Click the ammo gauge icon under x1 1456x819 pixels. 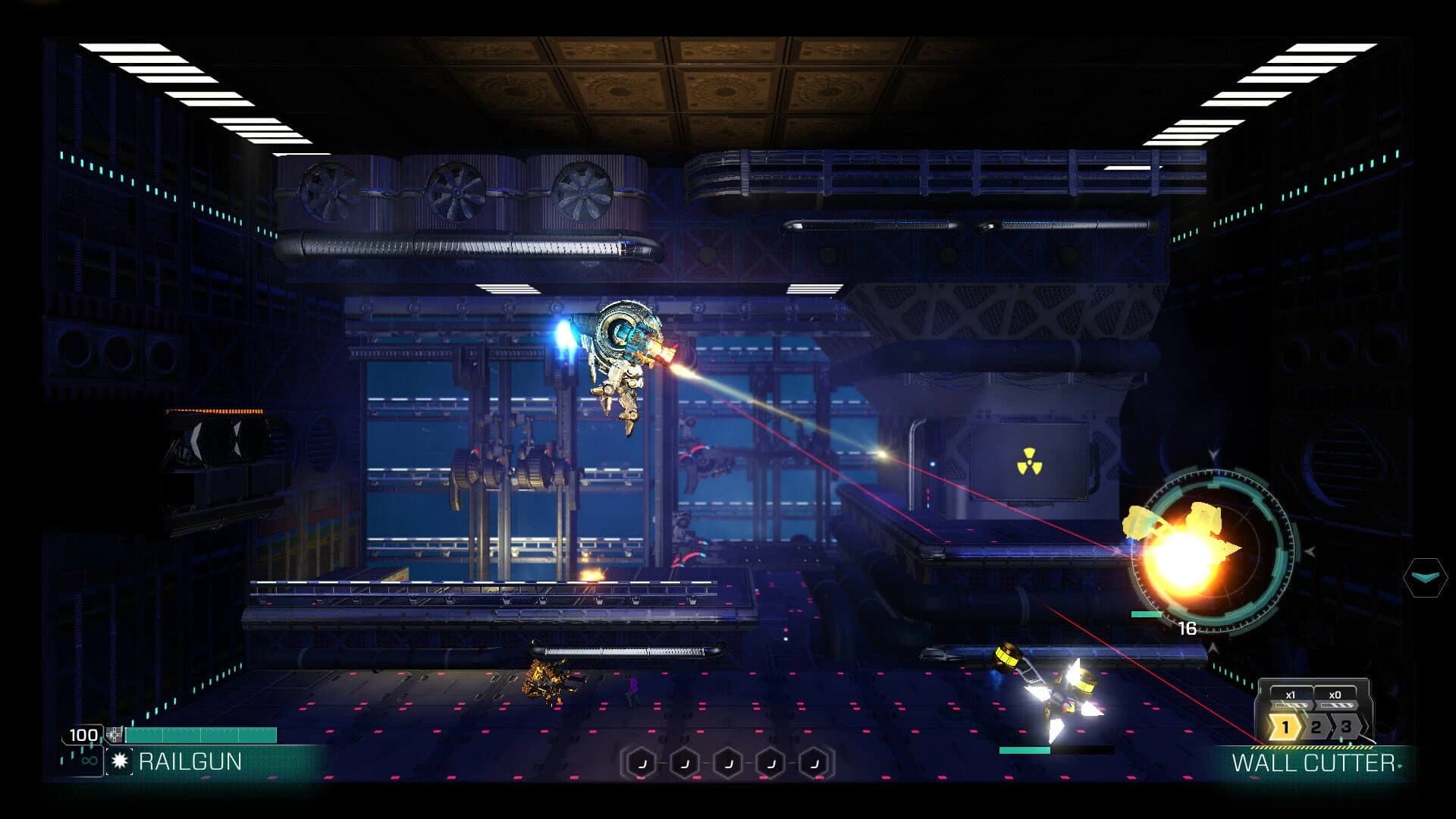pyautogui.click(x=1291, y=704)
